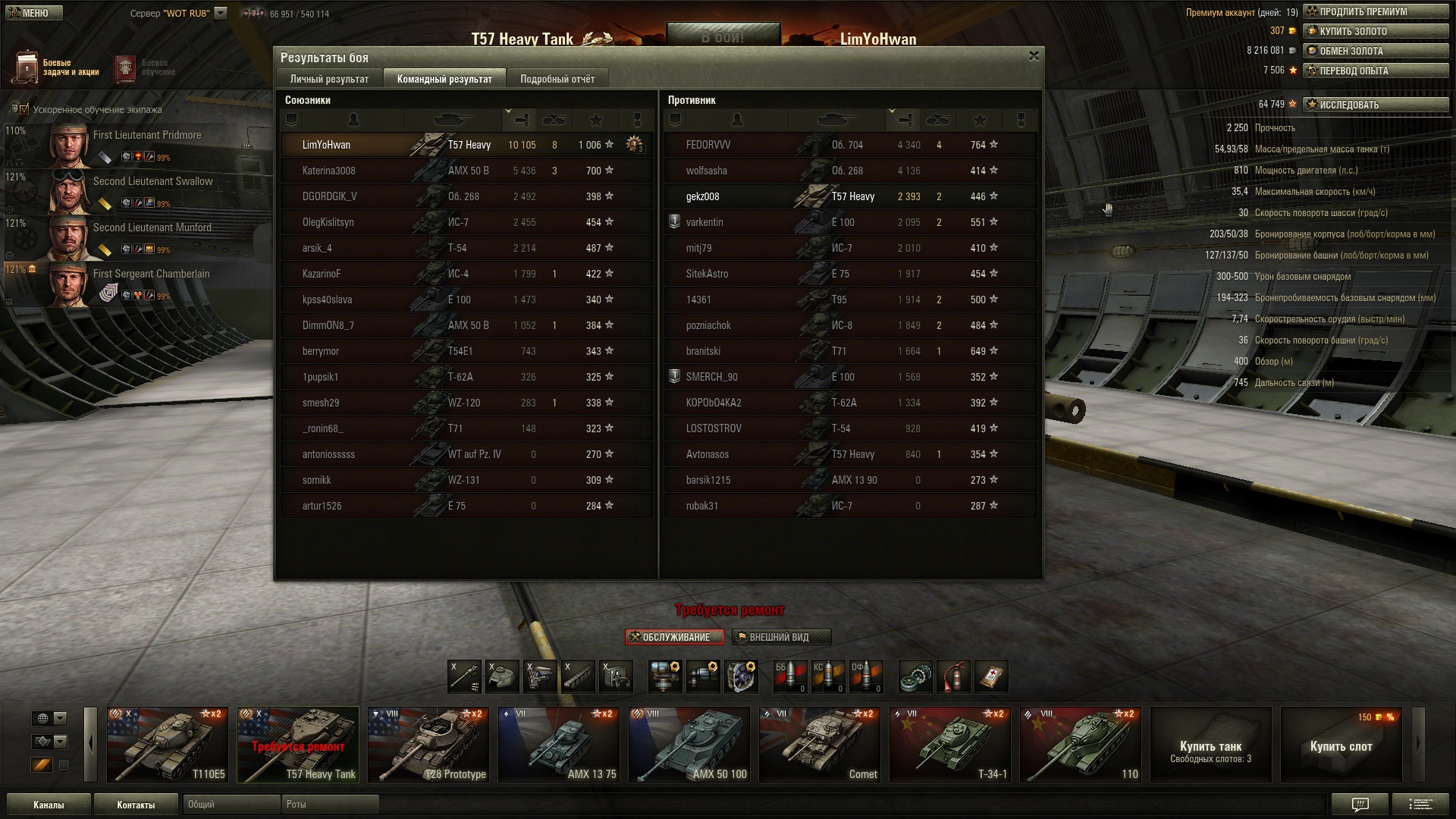Open ВНЕШНИЙ ВИД customization
Viewport: 1456px width, 819px height.
[781, 637]
